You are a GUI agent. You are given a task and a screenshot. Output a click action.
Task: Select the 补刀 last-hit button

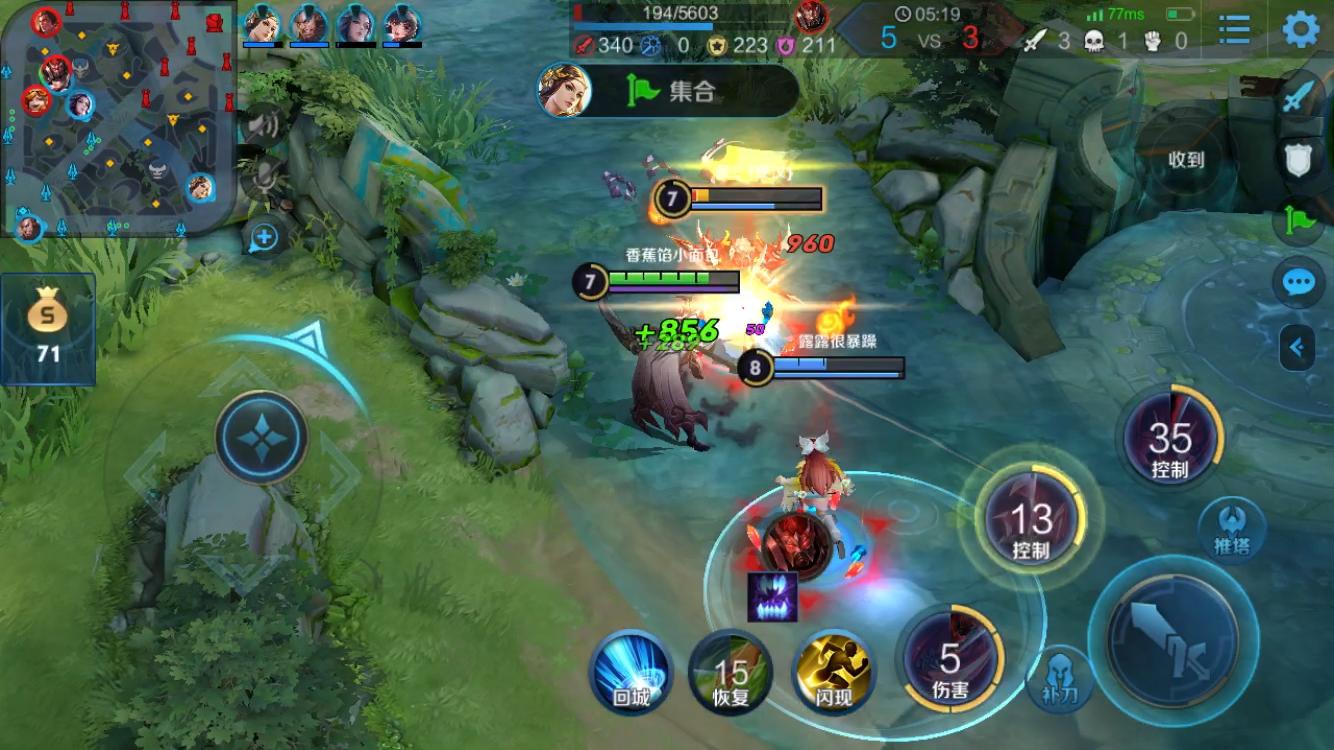pyautogui.click(x=1060, y=677)
